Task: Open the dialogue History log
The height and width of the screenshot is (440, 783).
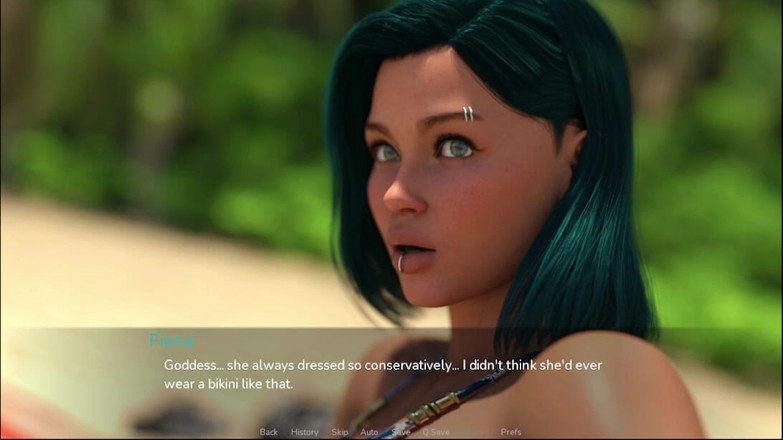Action: pos(304,432)
